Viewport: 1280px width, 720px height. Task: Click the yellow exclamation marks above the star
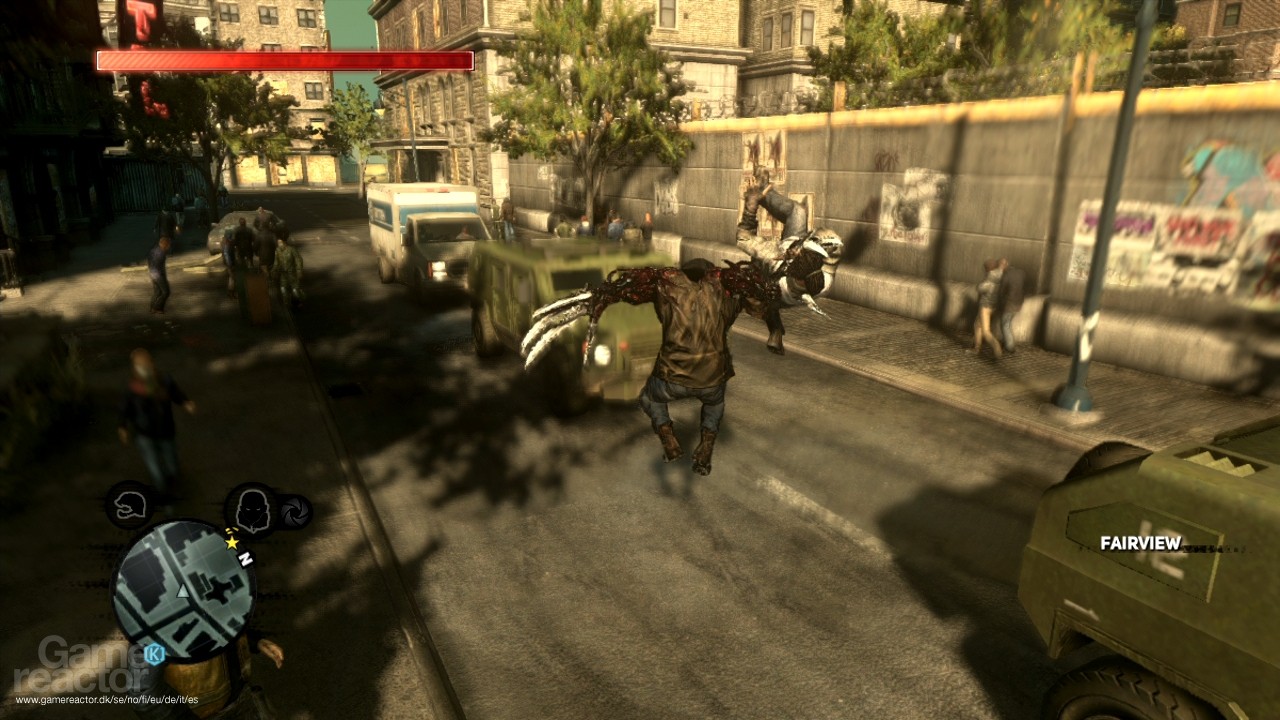click(x=232, y=531)
